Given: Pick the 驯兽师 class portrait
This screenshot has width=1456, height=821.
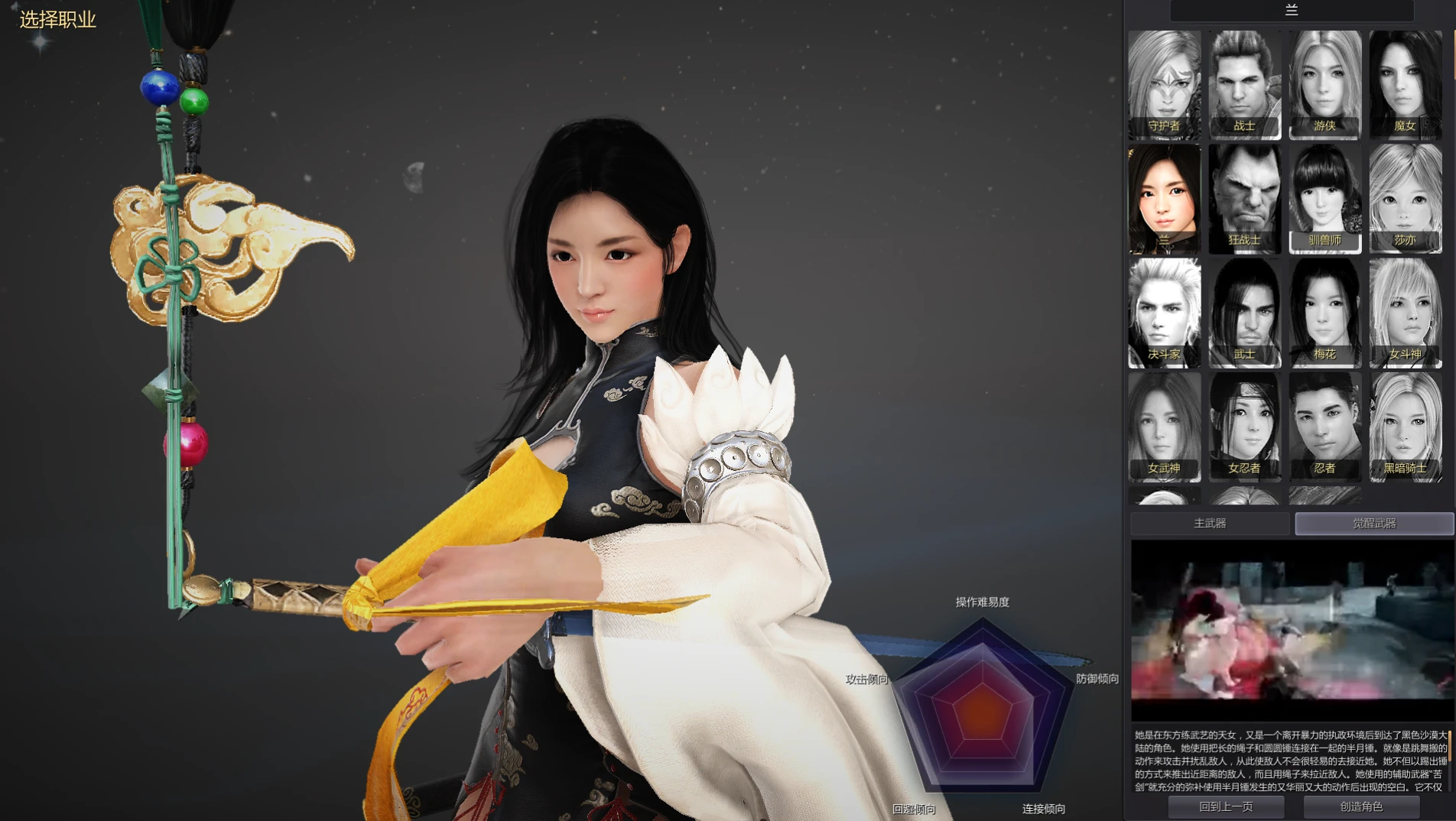Looking at the screenshot, I should point(1324,199).
